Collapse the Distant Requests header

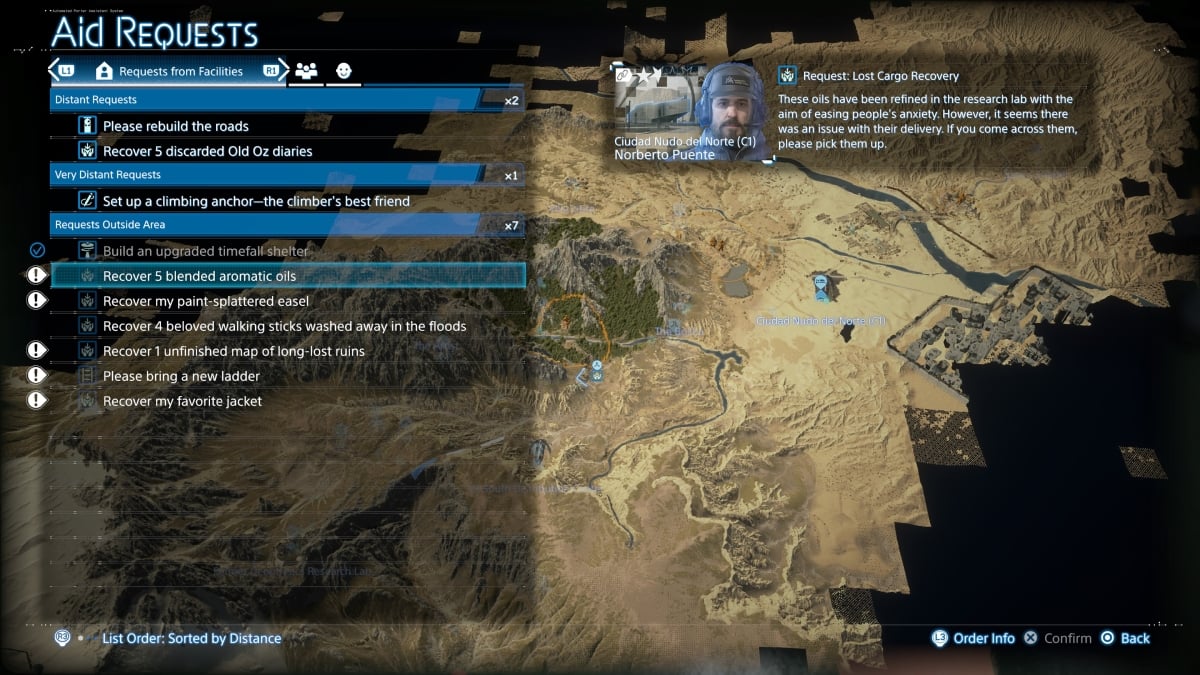[286, 100]
